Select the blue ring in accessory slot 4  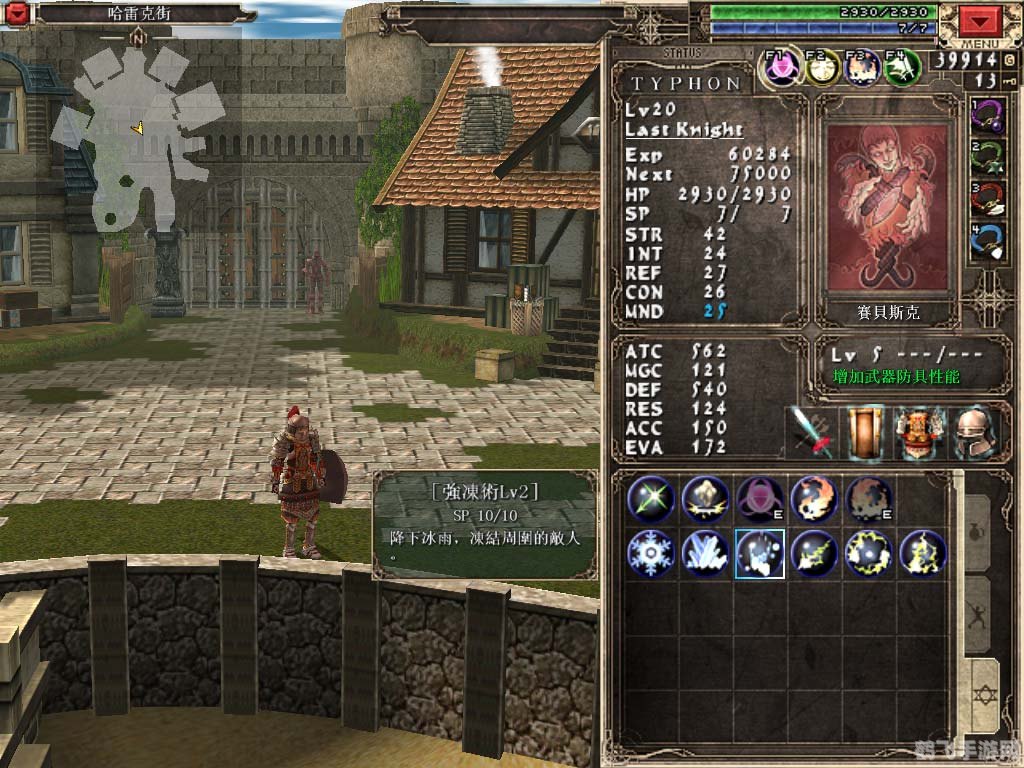click(988, 241)
